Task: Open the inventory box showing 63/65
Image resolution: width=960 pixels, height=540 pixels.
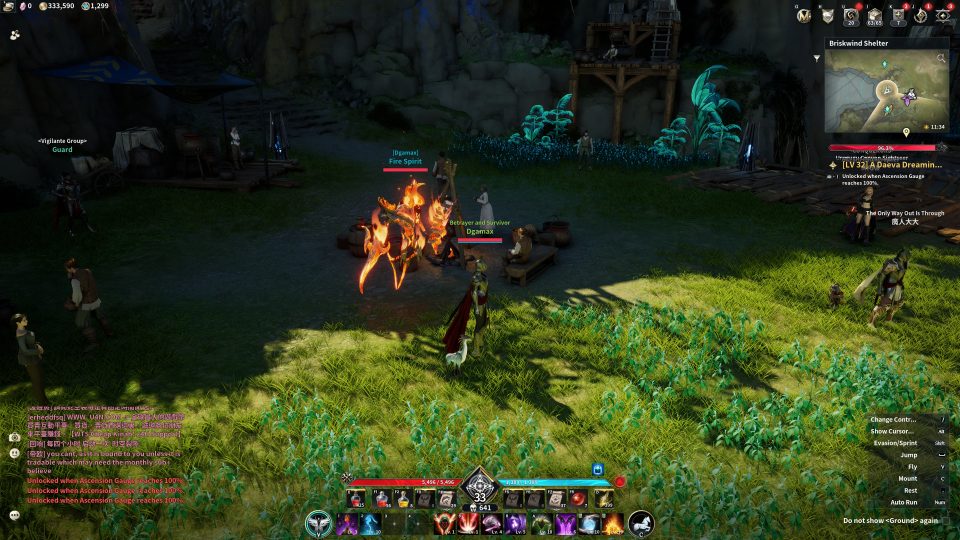Action: pos(874,15)
